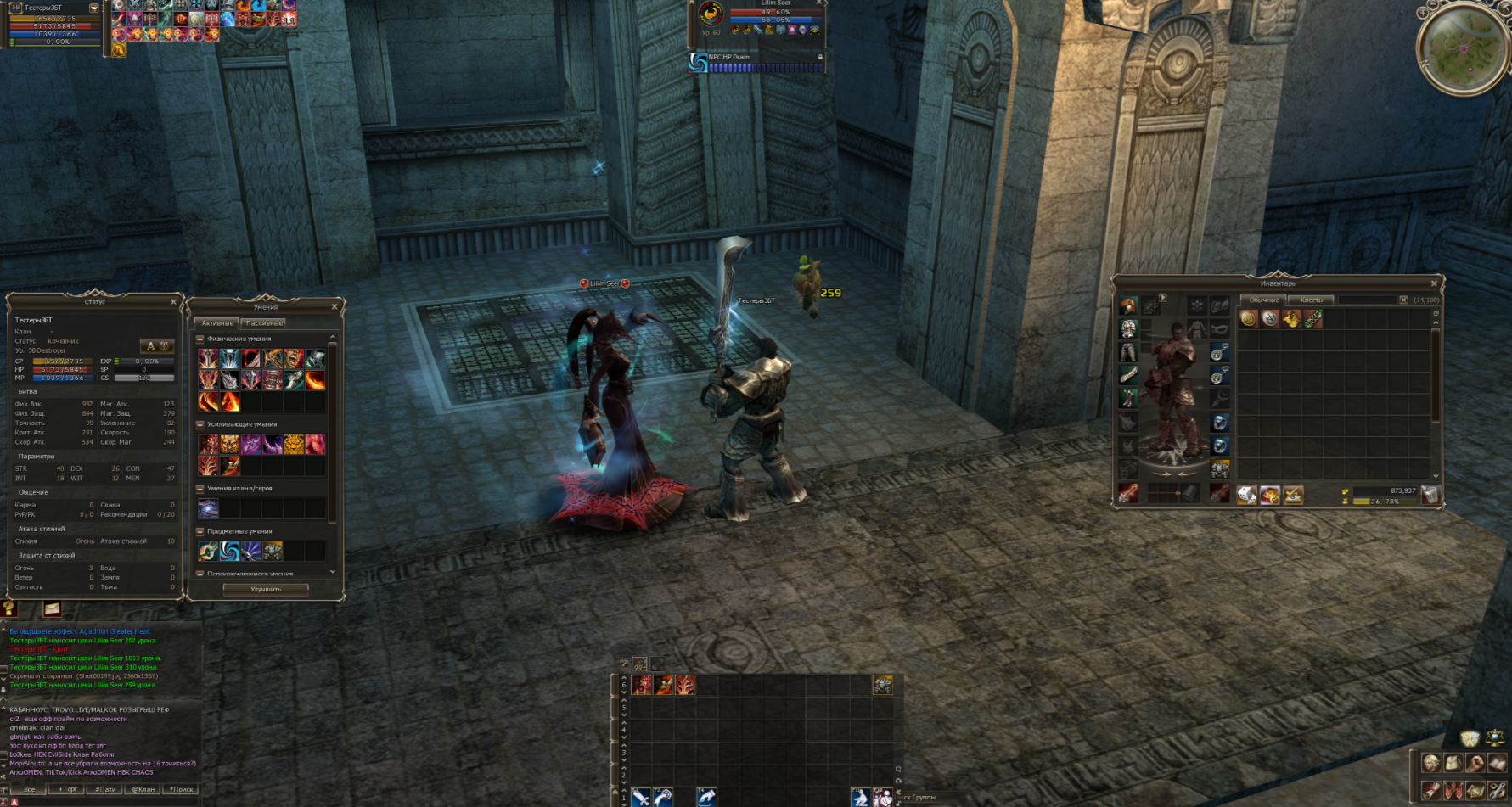Close the Умения skills window

point(334,307)
